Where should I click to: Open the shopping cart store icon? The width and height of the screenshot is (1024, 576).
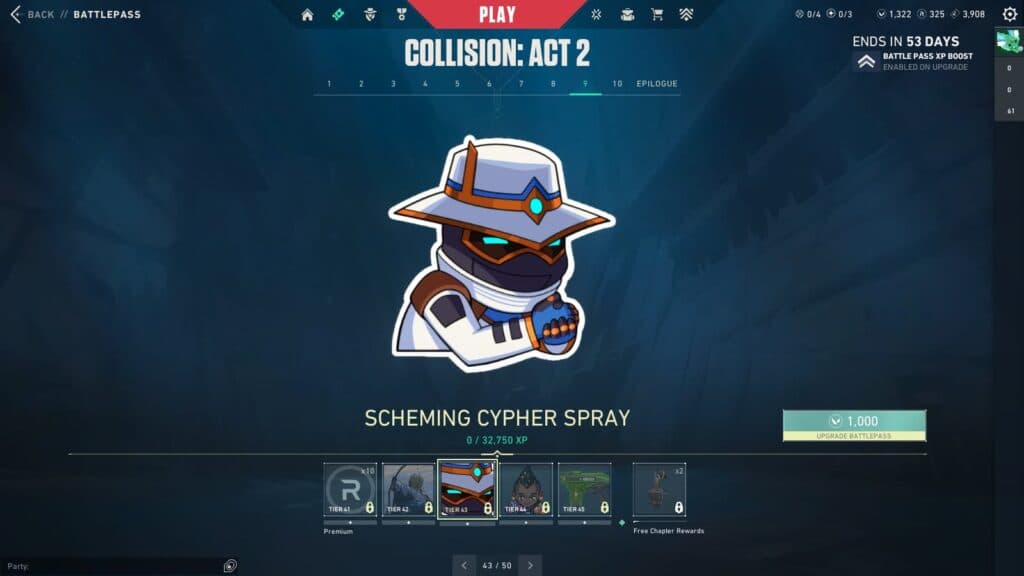pyautogui.click(x=657, y=15)
